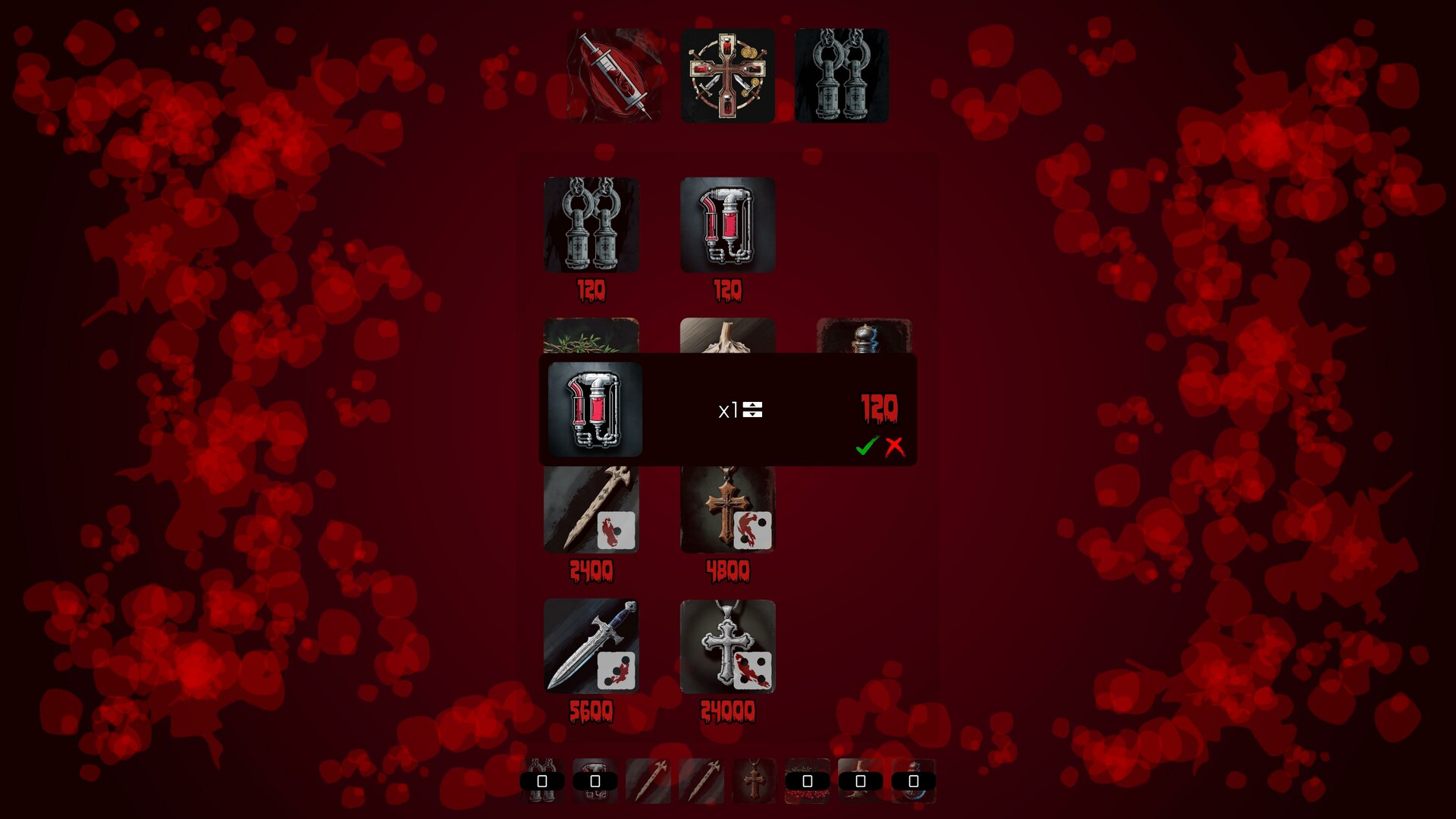Image resolution: width=1456 pixels, height=819 pixels.
Task: Select the wooden cross priced 4800
Action: pos(728,508)
